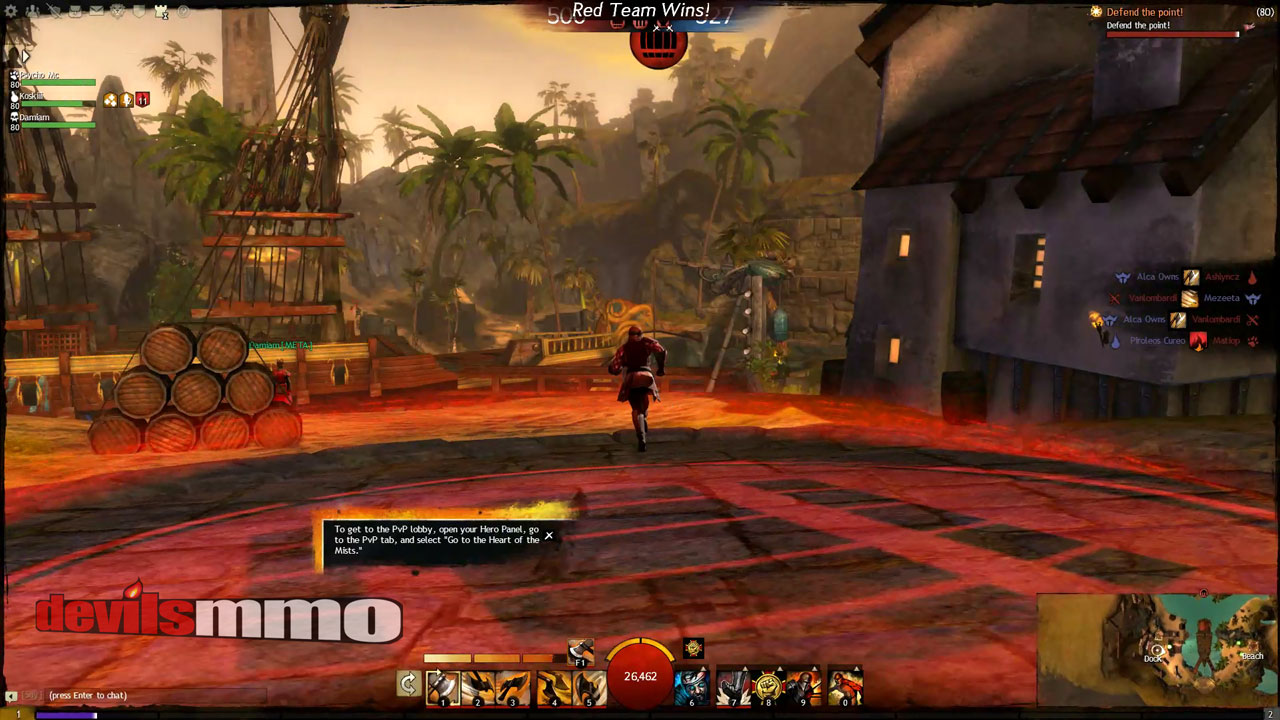
Task: Click the help question-mark icon
Action: [x=183, y=11]
